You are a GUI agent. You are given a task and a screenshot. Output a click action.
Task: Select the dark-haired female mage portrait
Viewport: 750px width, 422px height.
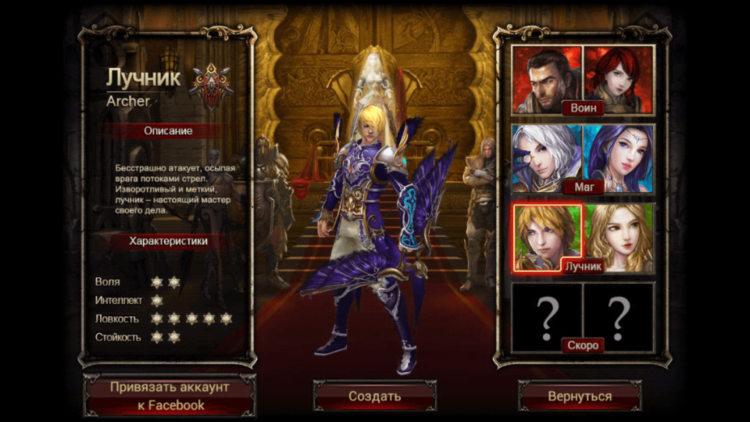(x=618, y=155)
